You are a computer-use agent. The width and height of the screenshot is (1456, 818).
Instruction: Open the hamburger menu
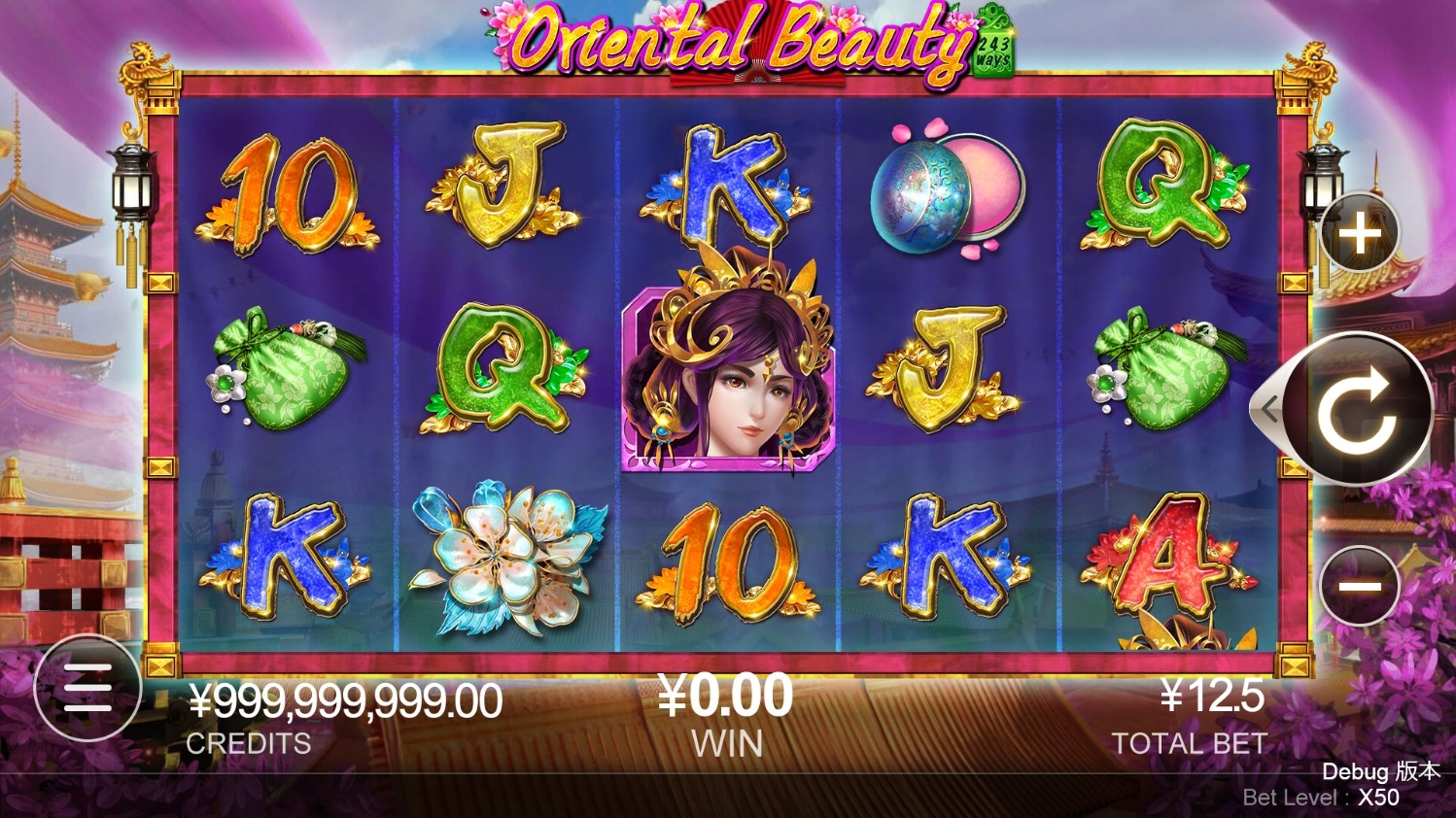(x=87, y=688)
